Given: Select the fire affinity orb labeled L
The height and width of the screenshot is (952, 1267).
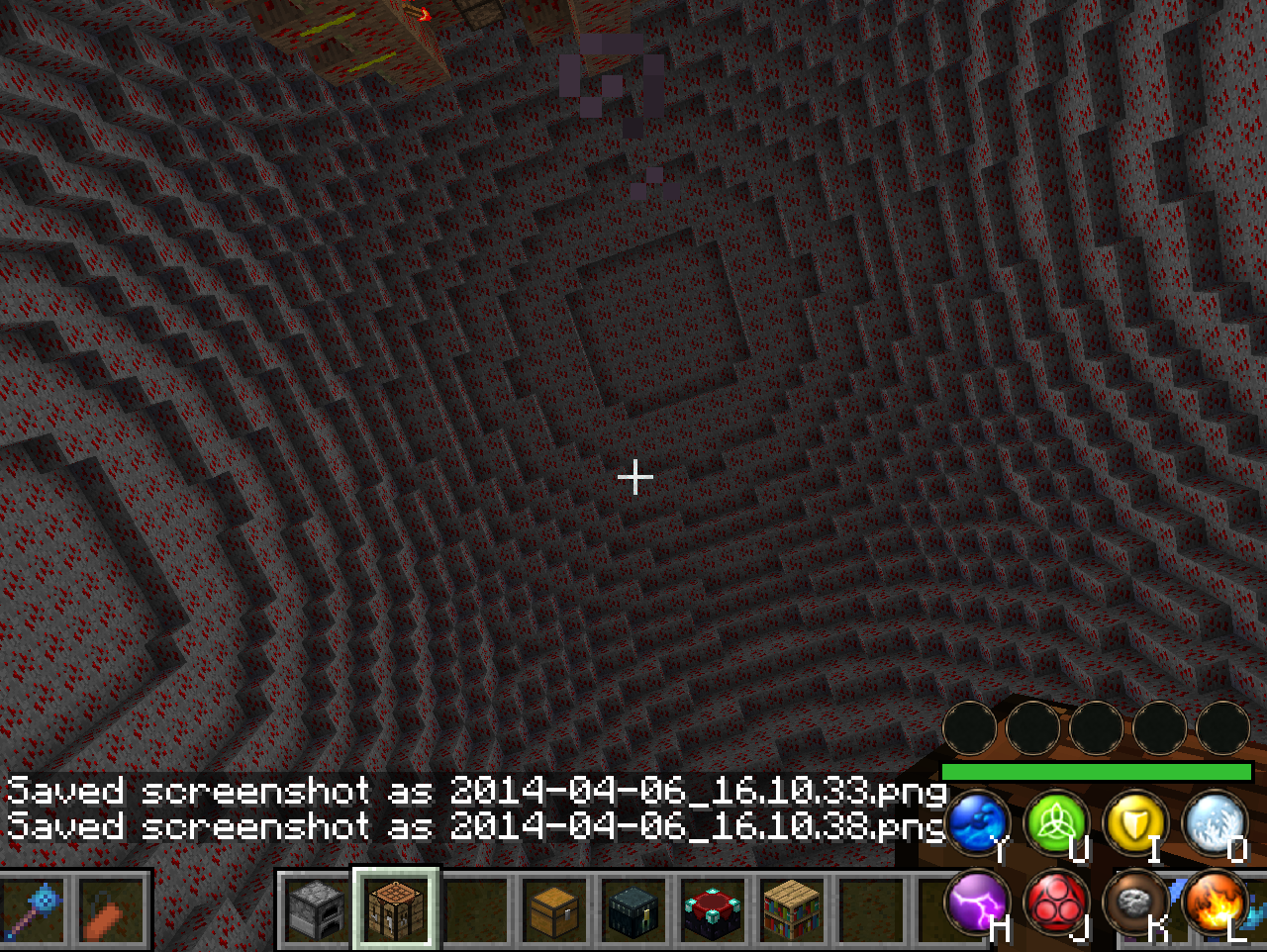Looking at the screenshot, I should (x=1214, y=904).
